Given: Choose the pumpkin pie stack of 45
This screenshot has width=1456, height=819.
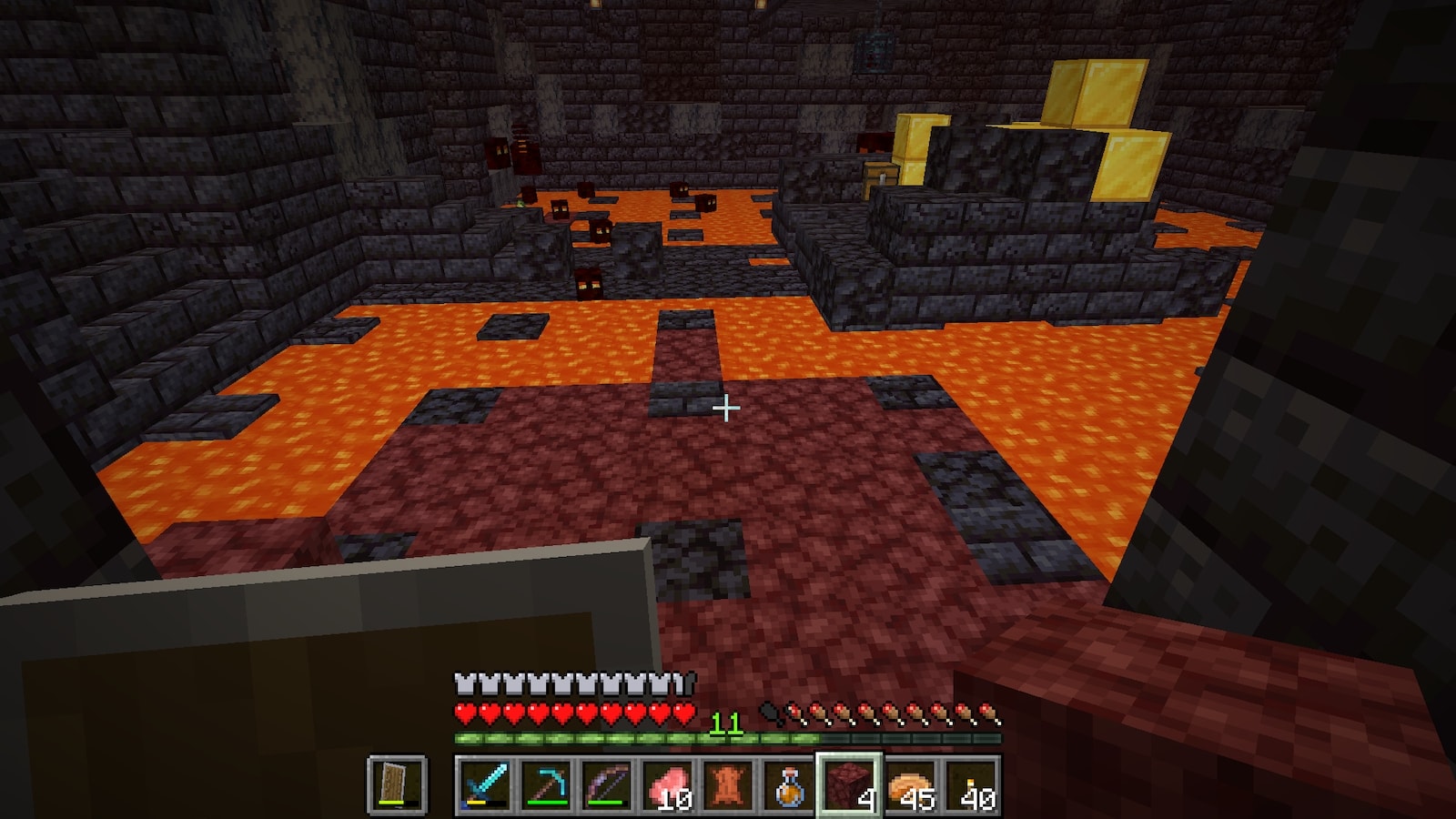Looking at the screenshot, I should click(x=911, y=784).
